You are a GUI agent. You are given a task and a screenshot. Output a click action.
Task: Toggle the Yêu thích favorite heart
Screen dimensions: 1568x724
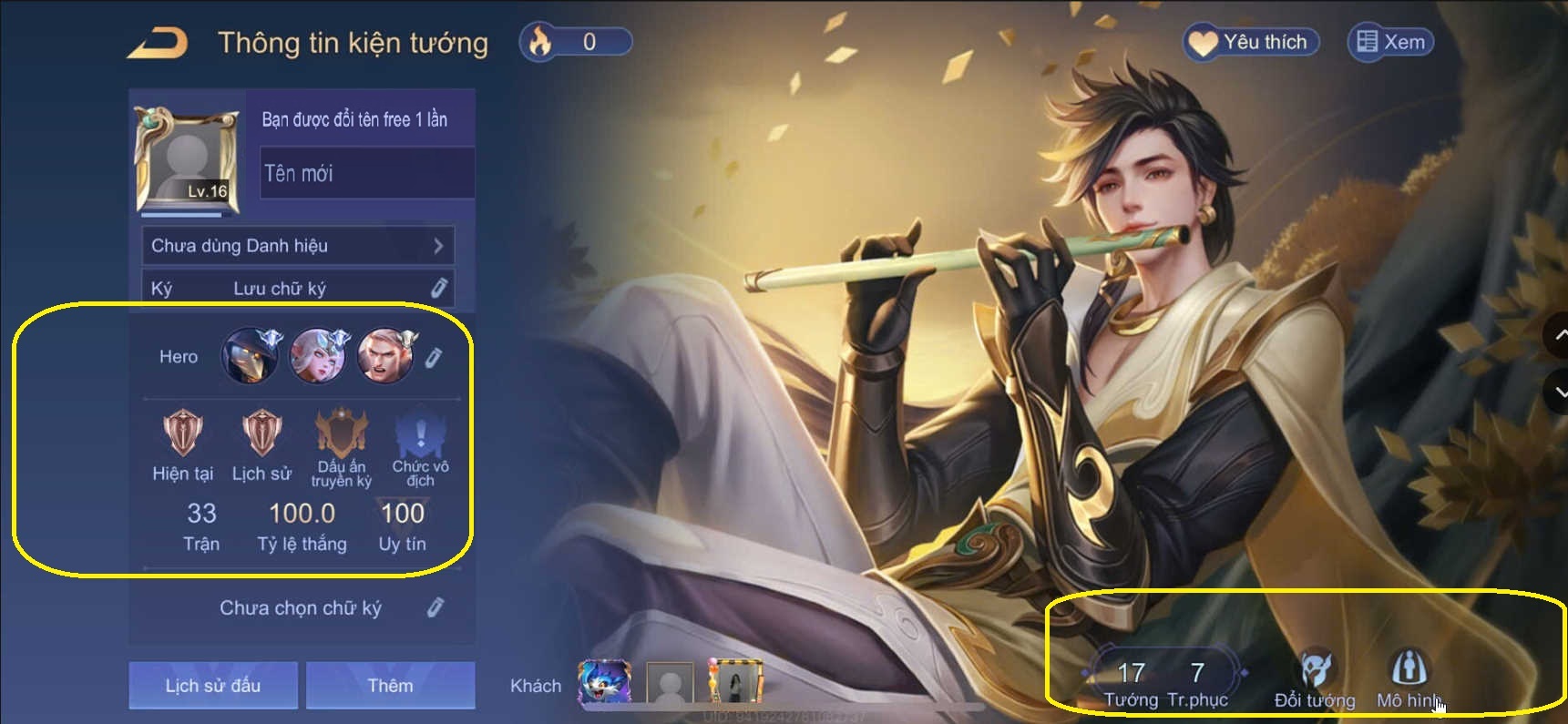[1249, 41]
